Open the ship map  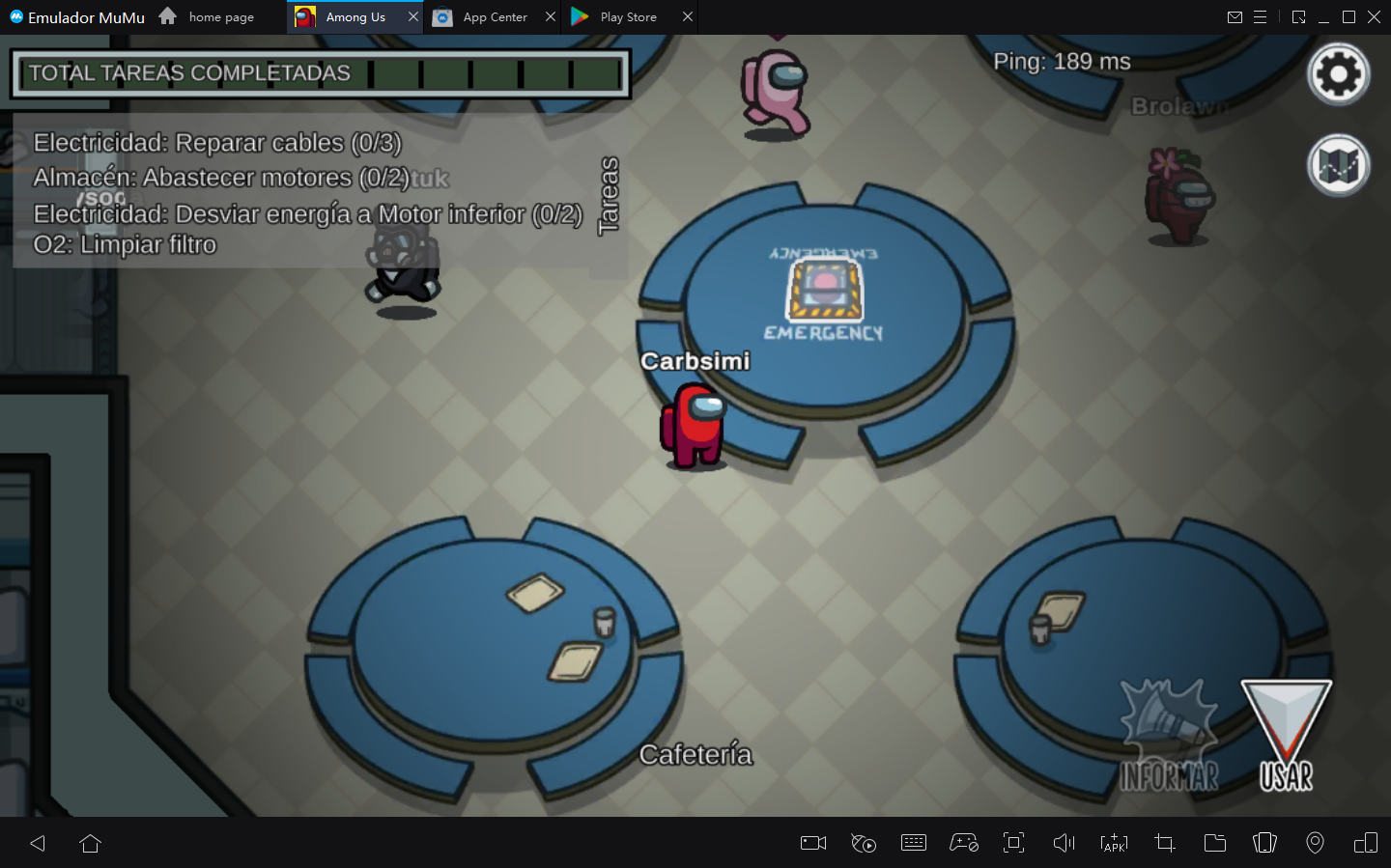(x=1338, y=165)
